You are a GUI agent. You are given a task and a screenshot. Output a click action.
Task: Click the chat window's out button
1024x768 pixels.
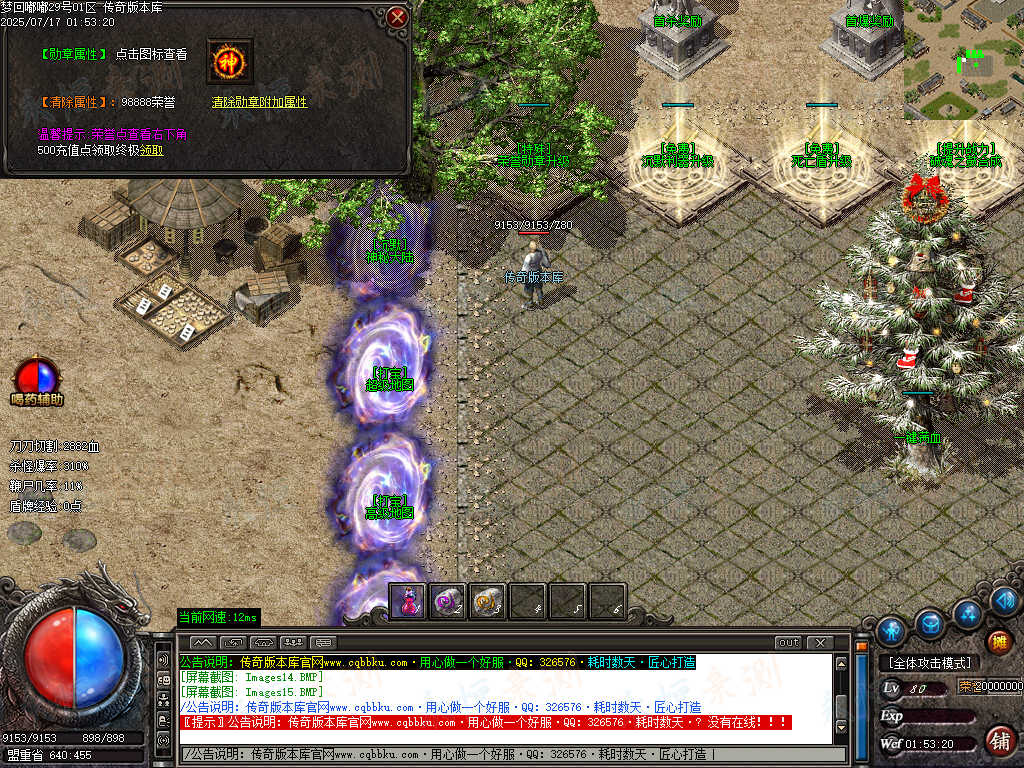[x=788, y=642]
